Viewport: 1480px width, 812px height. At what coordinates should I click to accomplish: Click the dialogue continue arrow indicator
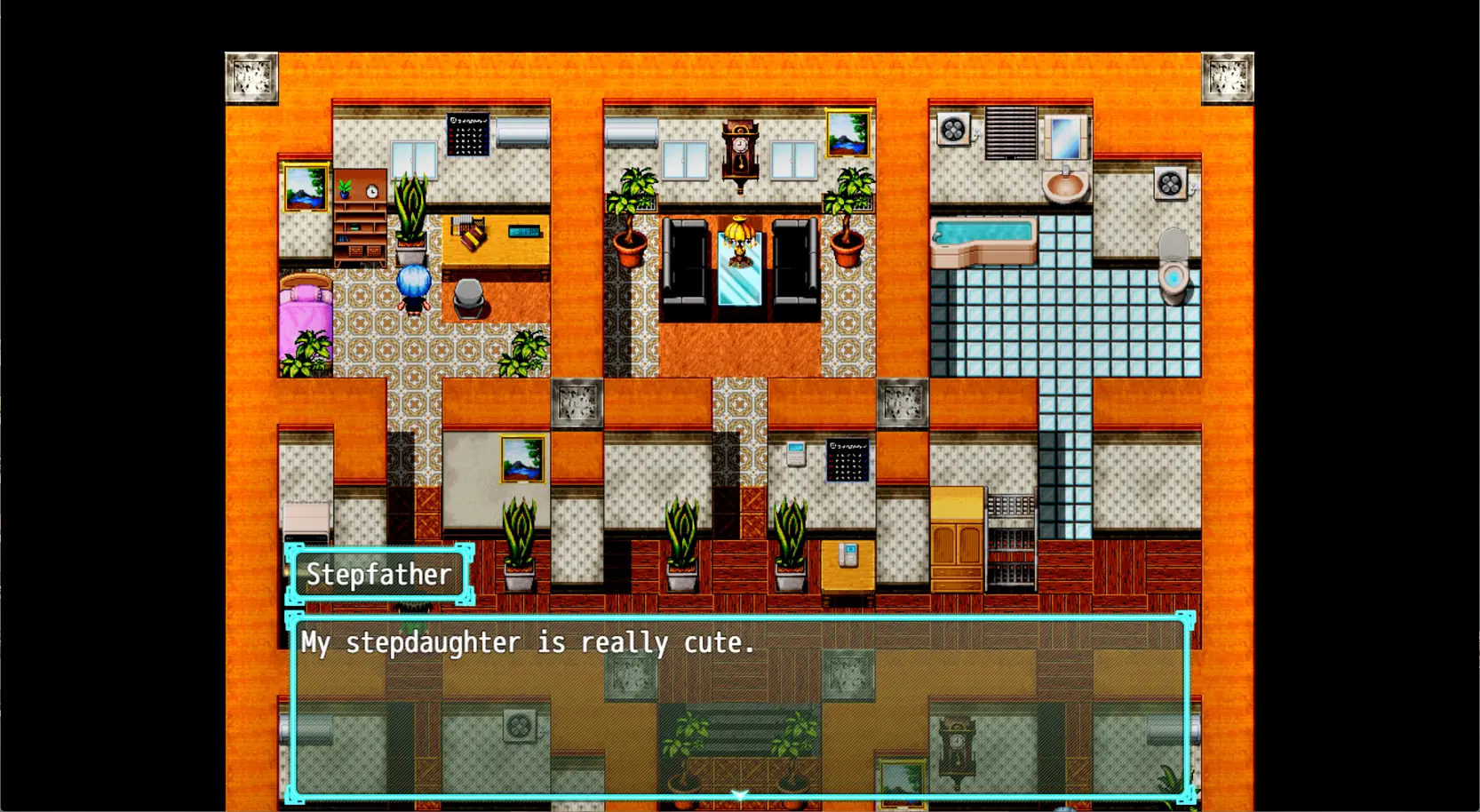(x=739, y=793)
